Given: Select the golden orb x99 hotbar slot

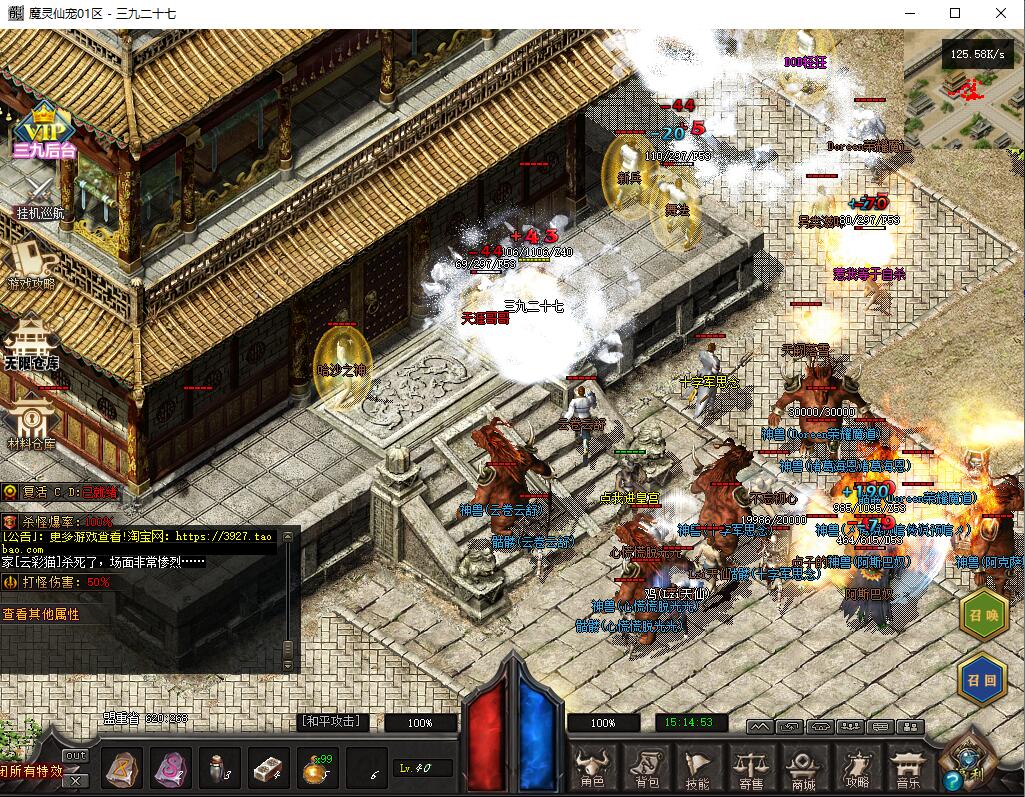Looking at the screenshot, I should tap(318, 768).
